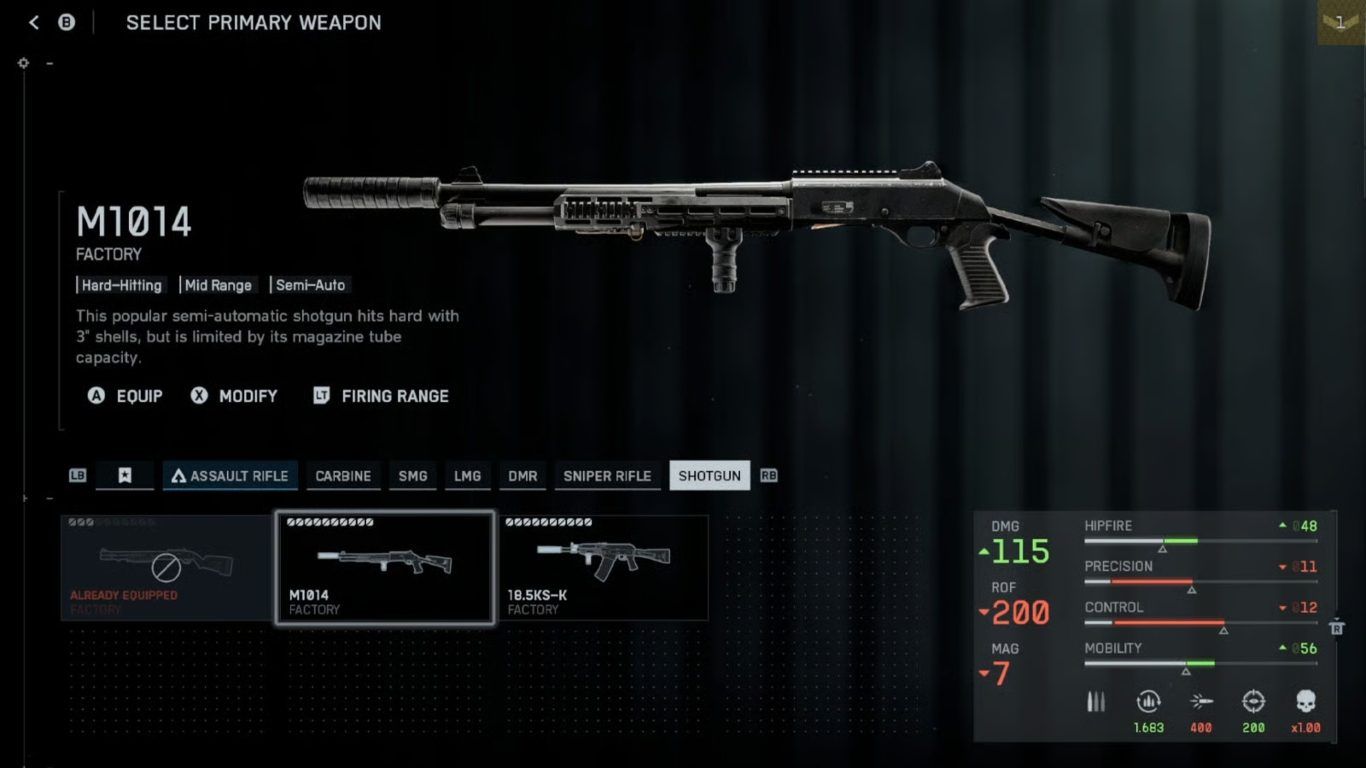Image resolution: width=1366 pixels, height=768 pixels.
Task: Open the Modify weapon option
Action: (235, 396)
